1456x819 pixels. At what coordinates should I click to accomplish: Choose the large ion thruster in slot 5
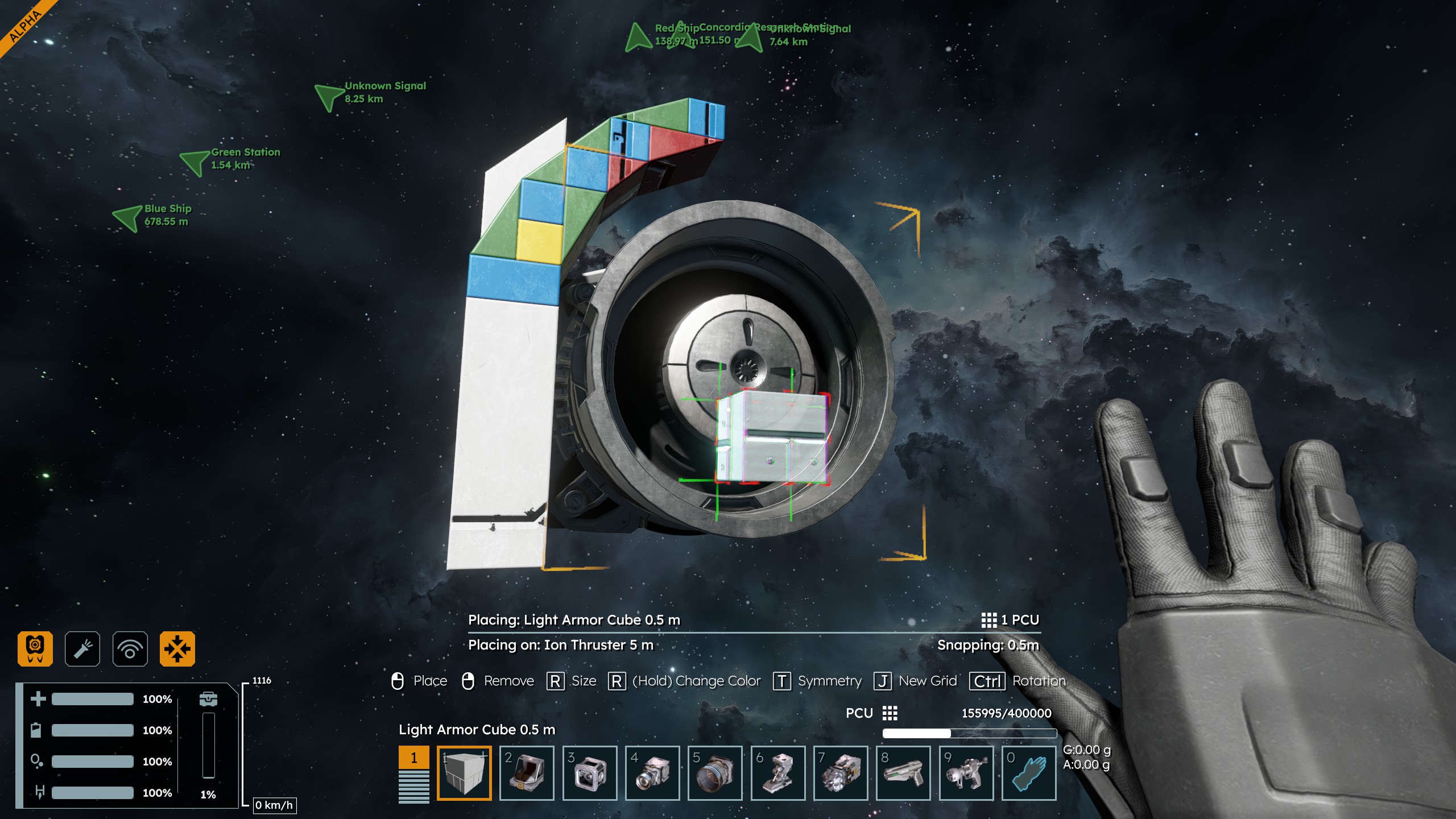tap(715, 773)
